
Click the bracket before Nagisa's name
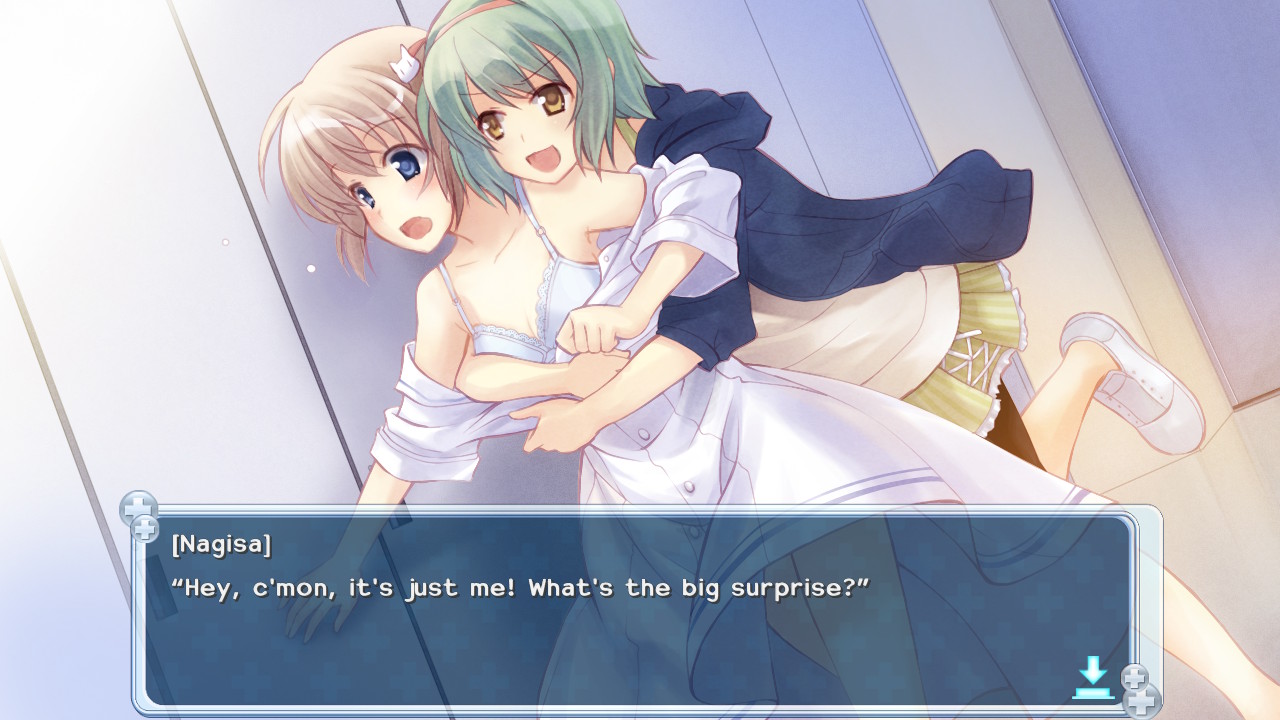tap(177, 544)
